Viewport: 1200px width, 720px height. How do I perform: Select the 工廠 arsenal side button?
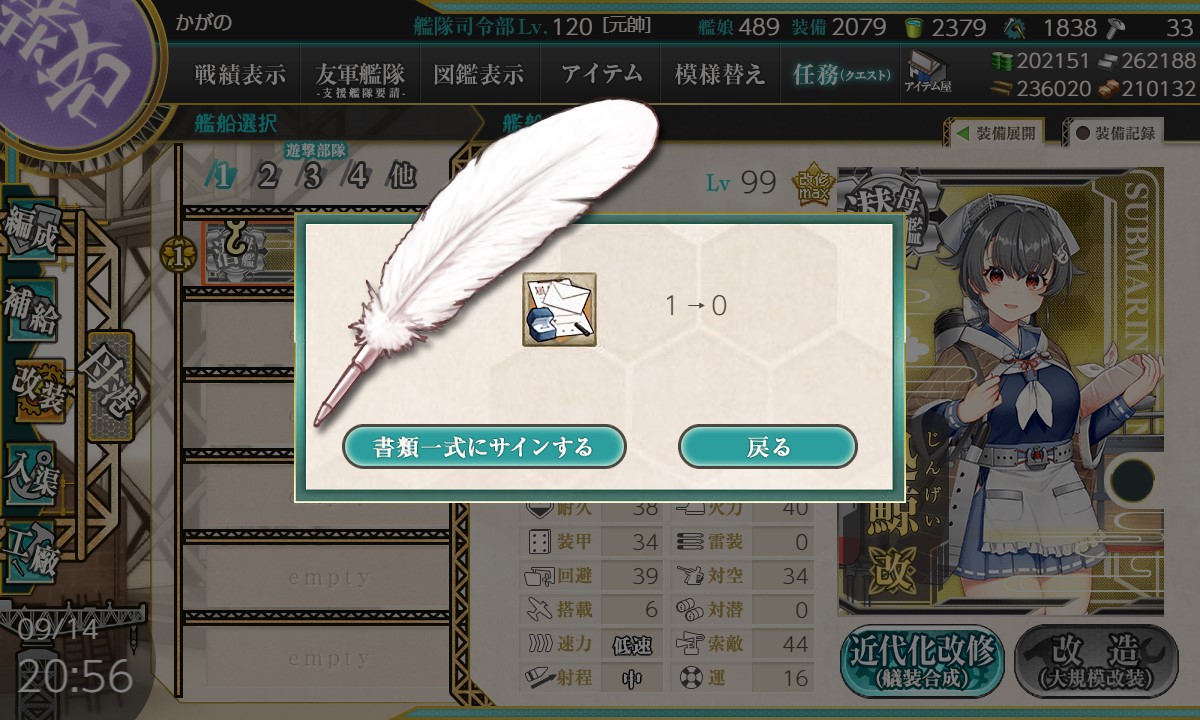point(32,548)
